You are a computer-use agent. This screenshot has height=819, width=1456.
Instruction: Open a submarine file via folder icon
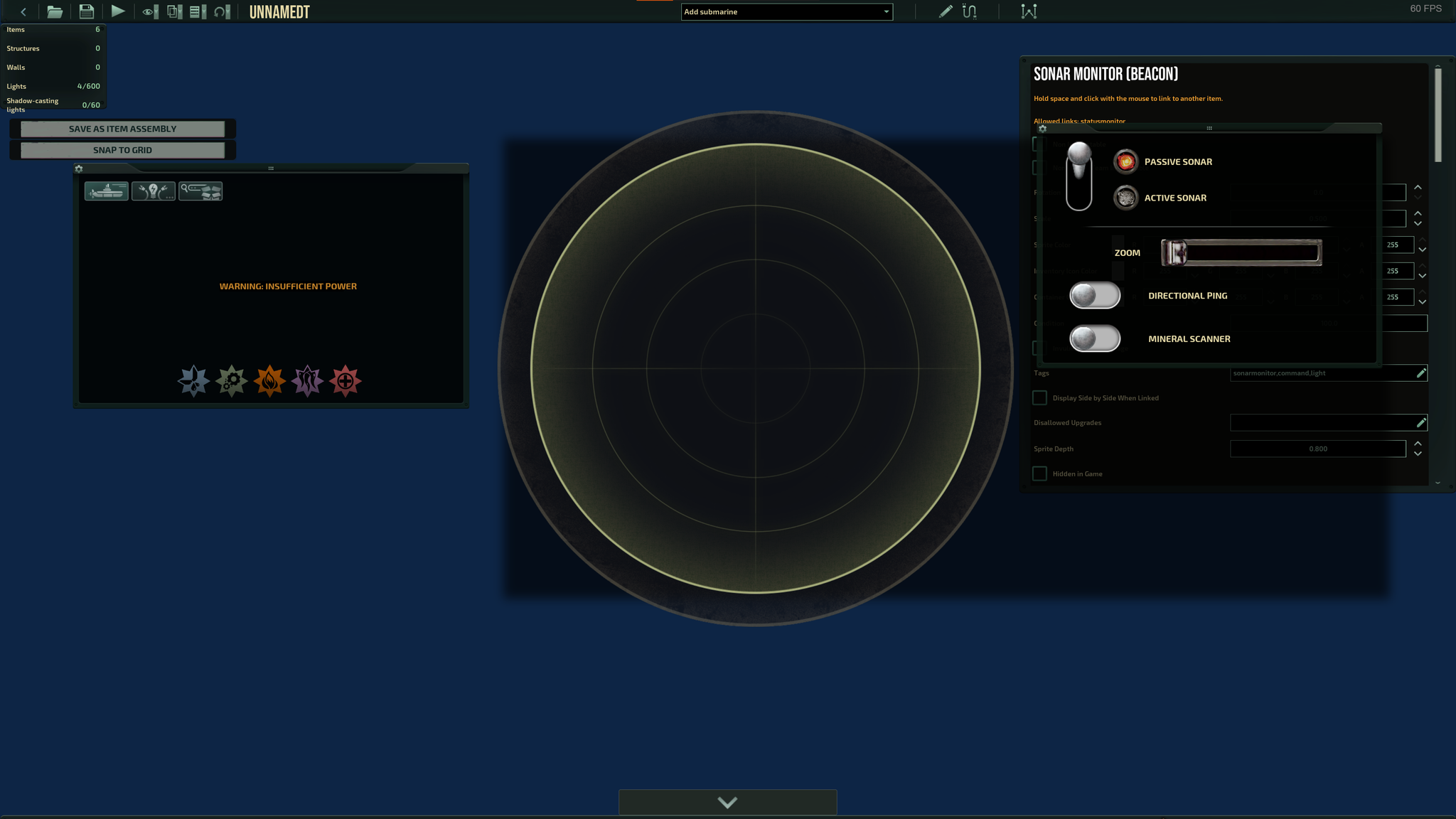[x=55, y=11]
